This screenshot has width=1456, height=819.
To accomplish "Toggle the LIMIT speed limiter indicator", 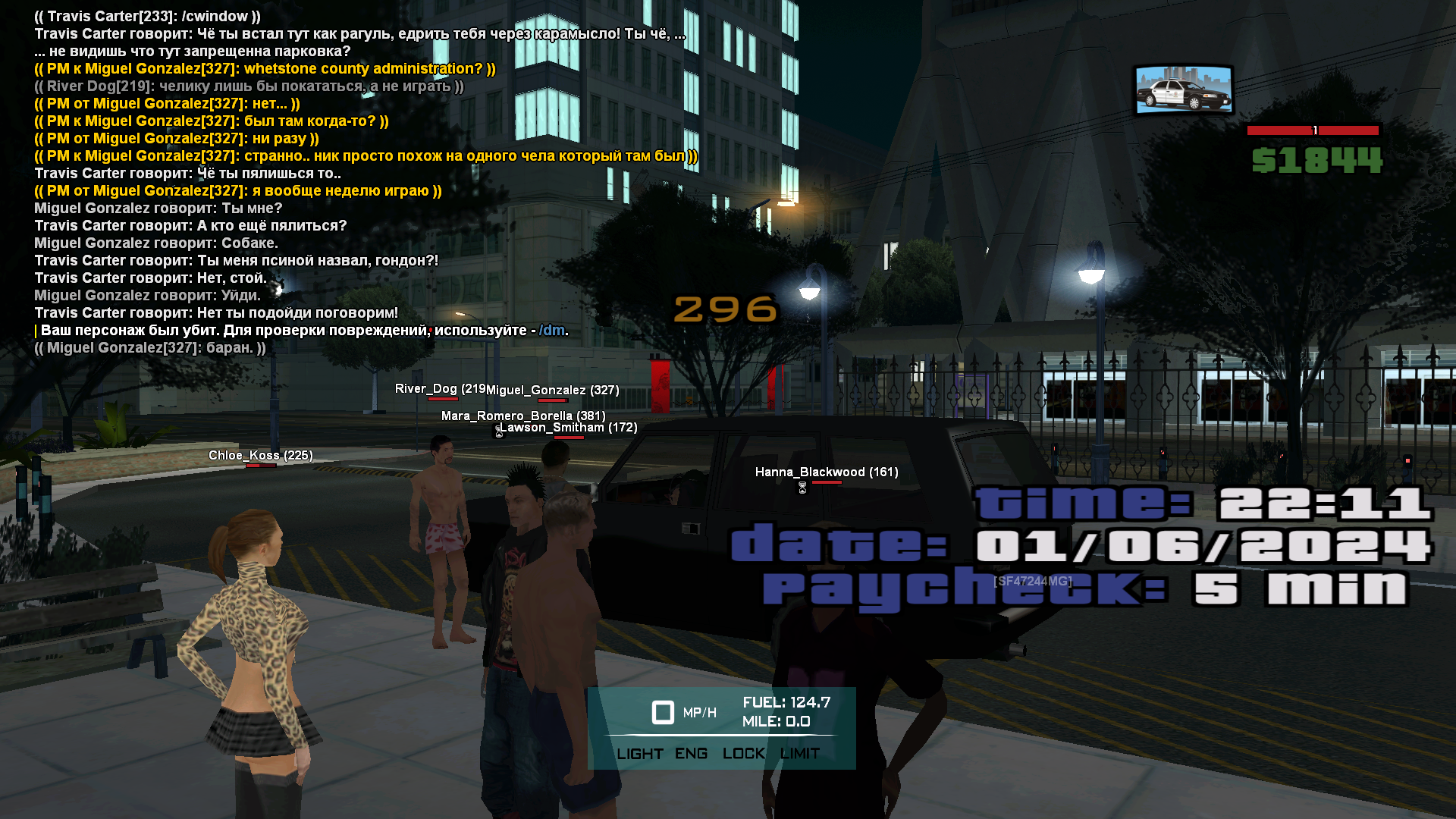I will pos(800,754).
